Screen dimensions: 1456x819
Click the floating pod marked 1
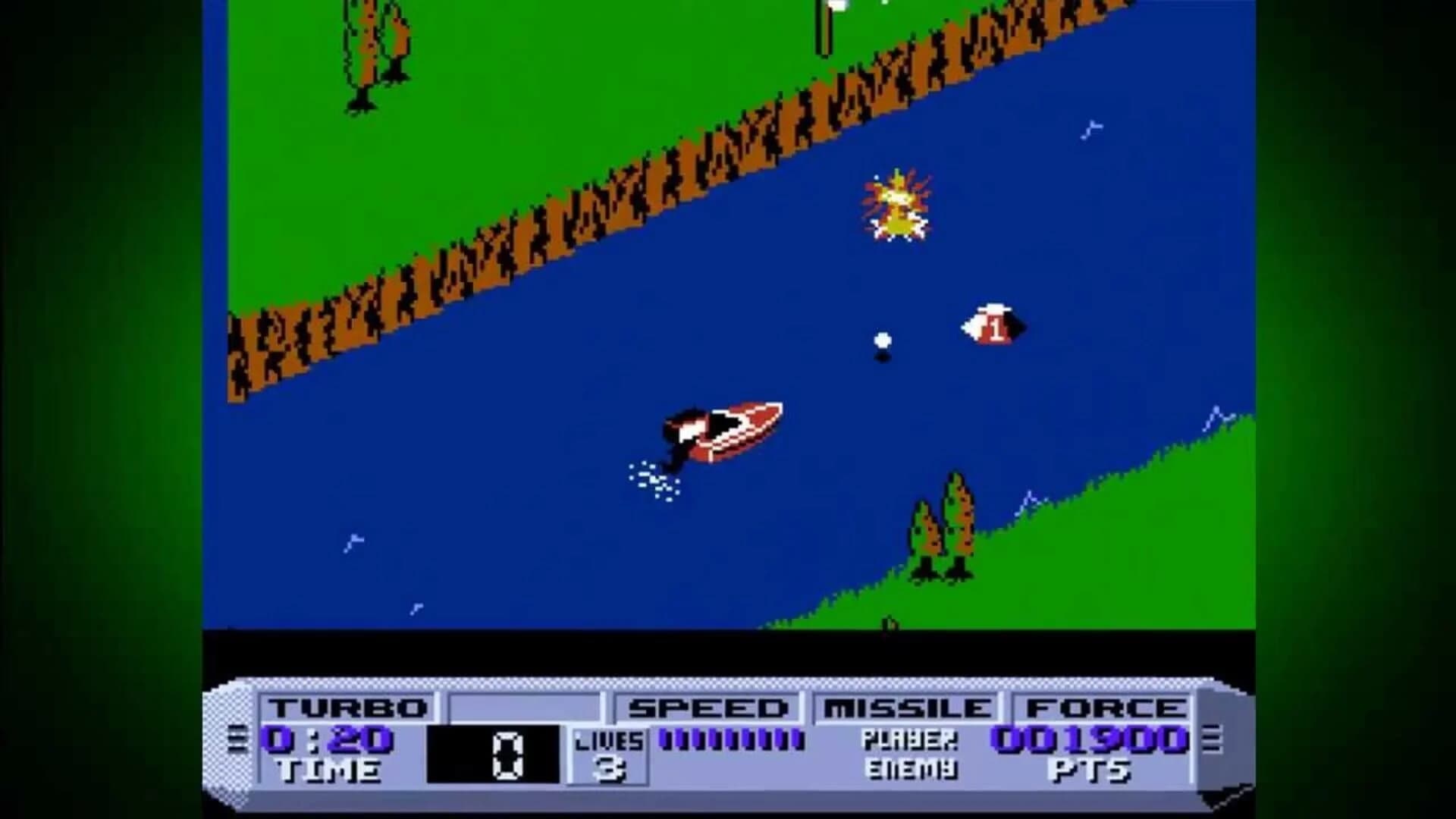pos(993,328)
